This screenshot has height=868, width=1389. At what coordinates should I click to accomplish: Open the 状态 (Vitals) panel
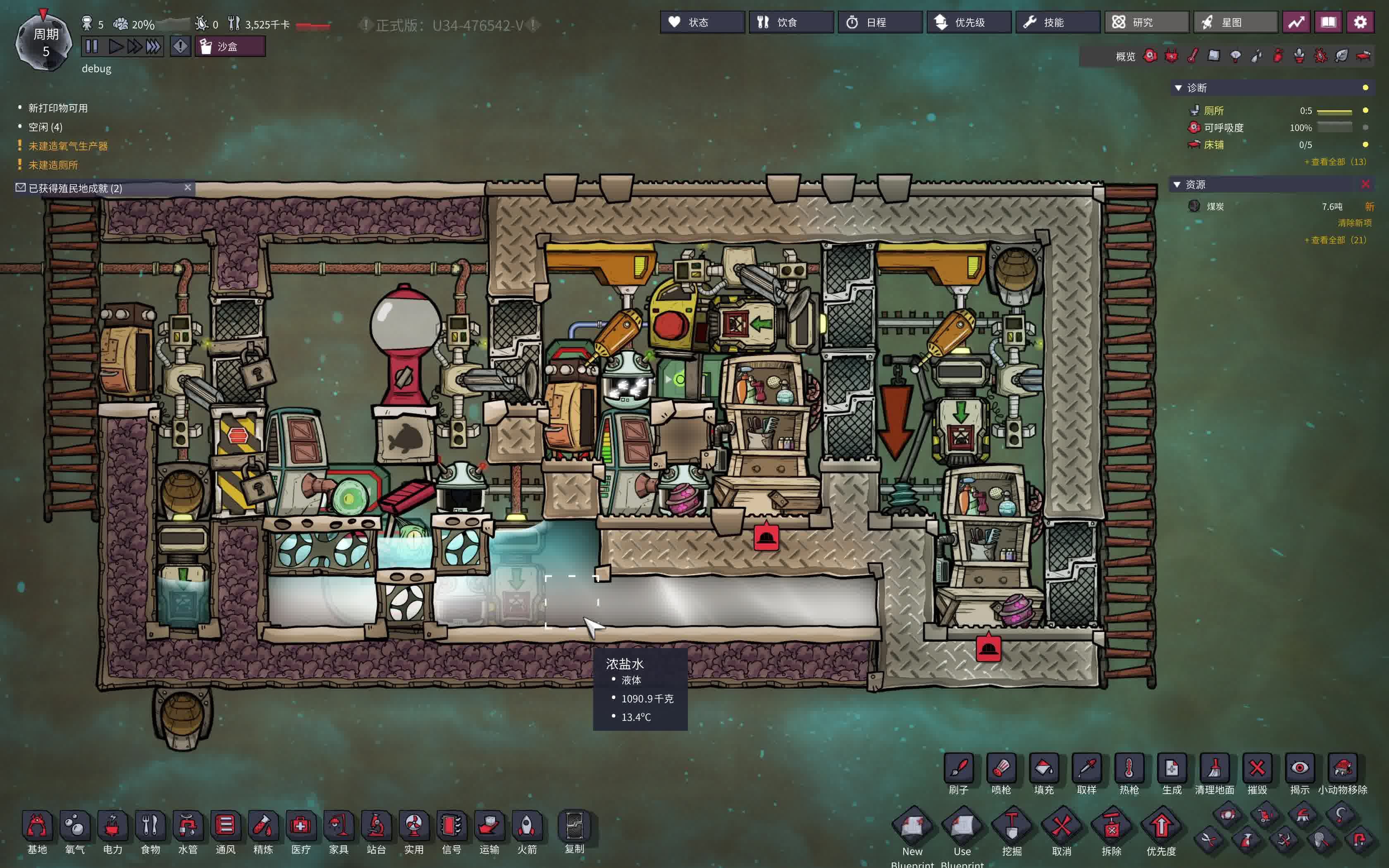point(702,22)
